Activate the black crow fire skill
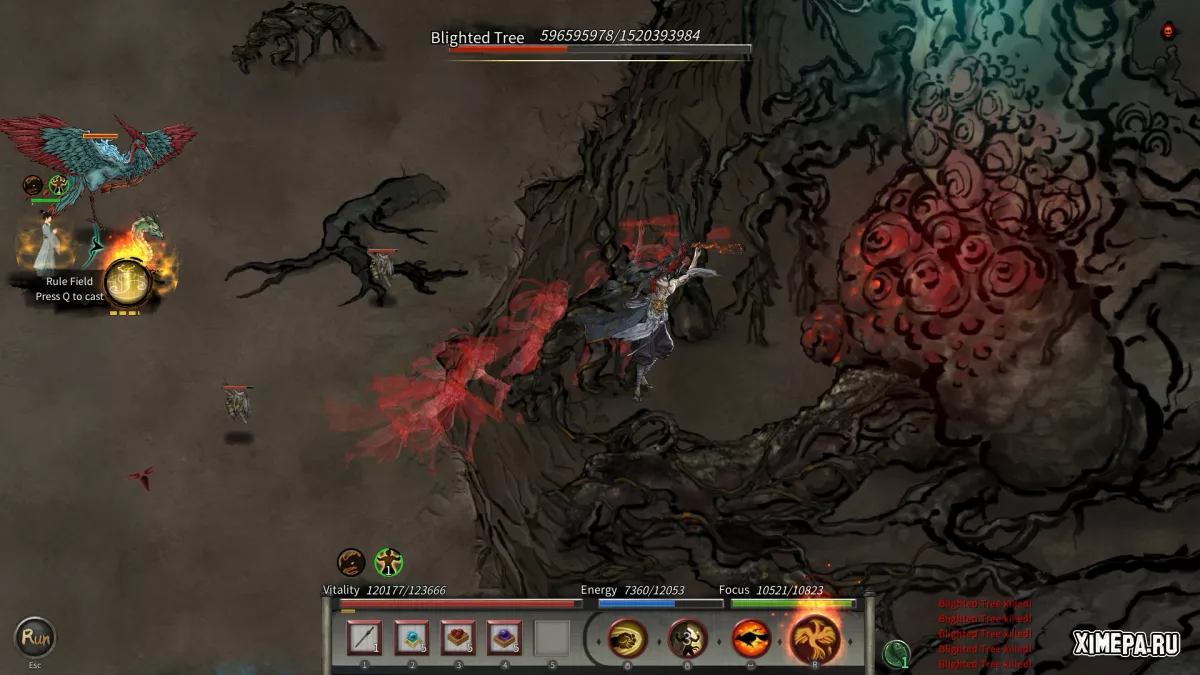Screen dimensions: 1200x675 [751, 638]
